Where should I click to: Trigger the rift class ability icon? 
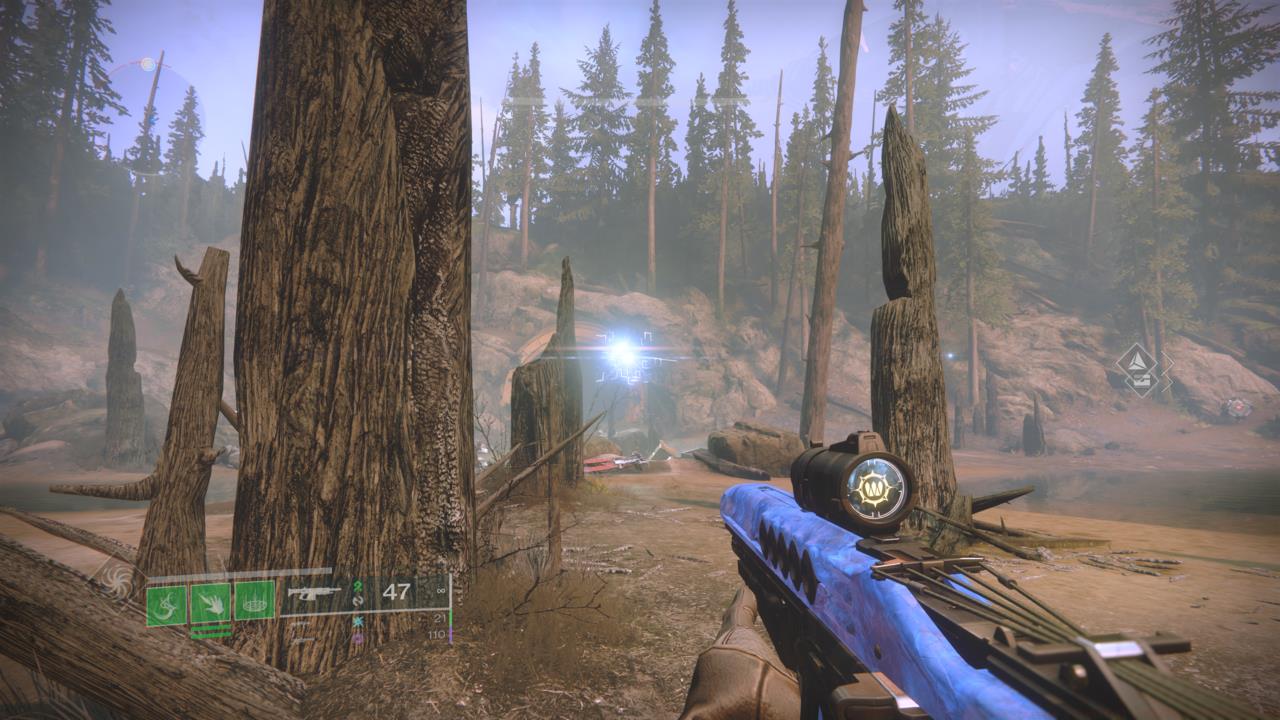255,603
